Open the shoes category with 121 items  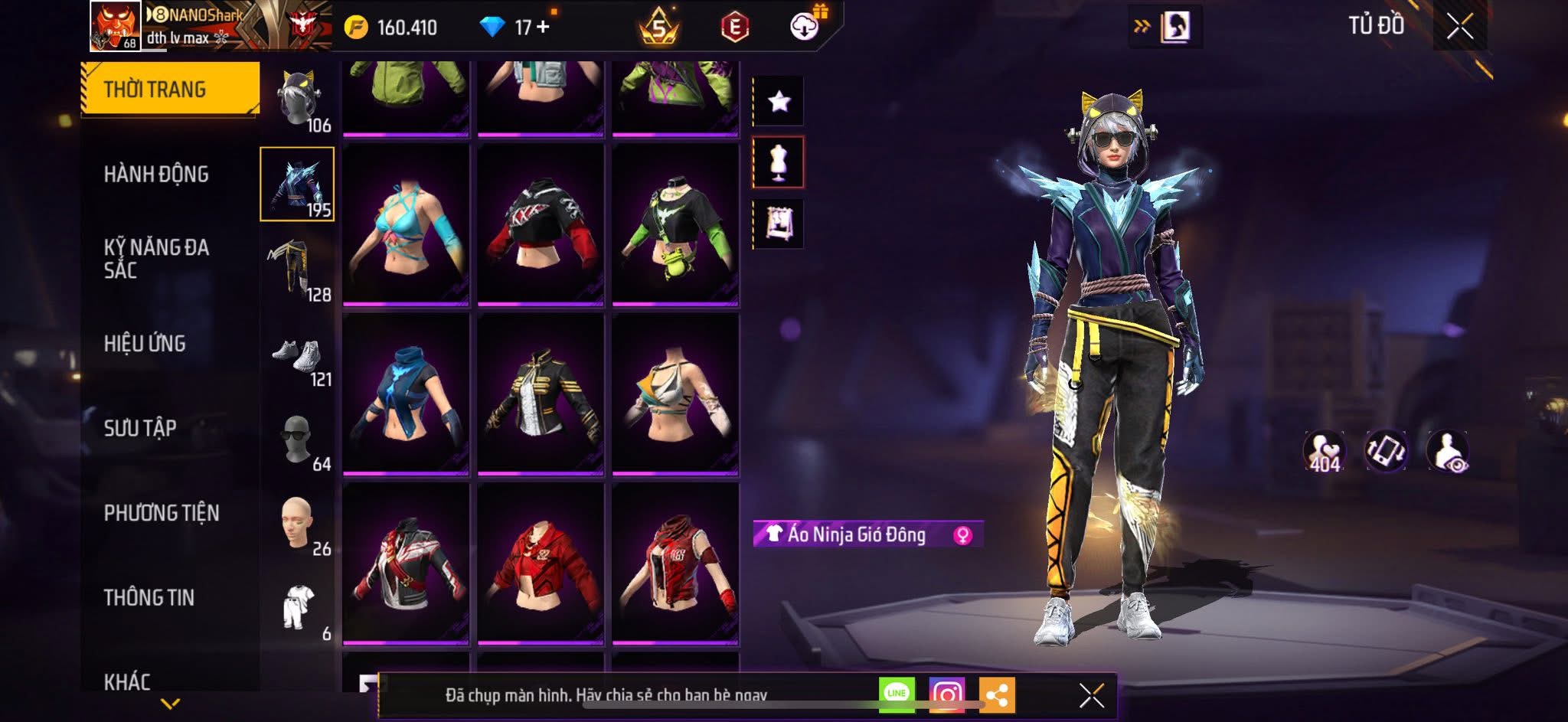point(299,358)
